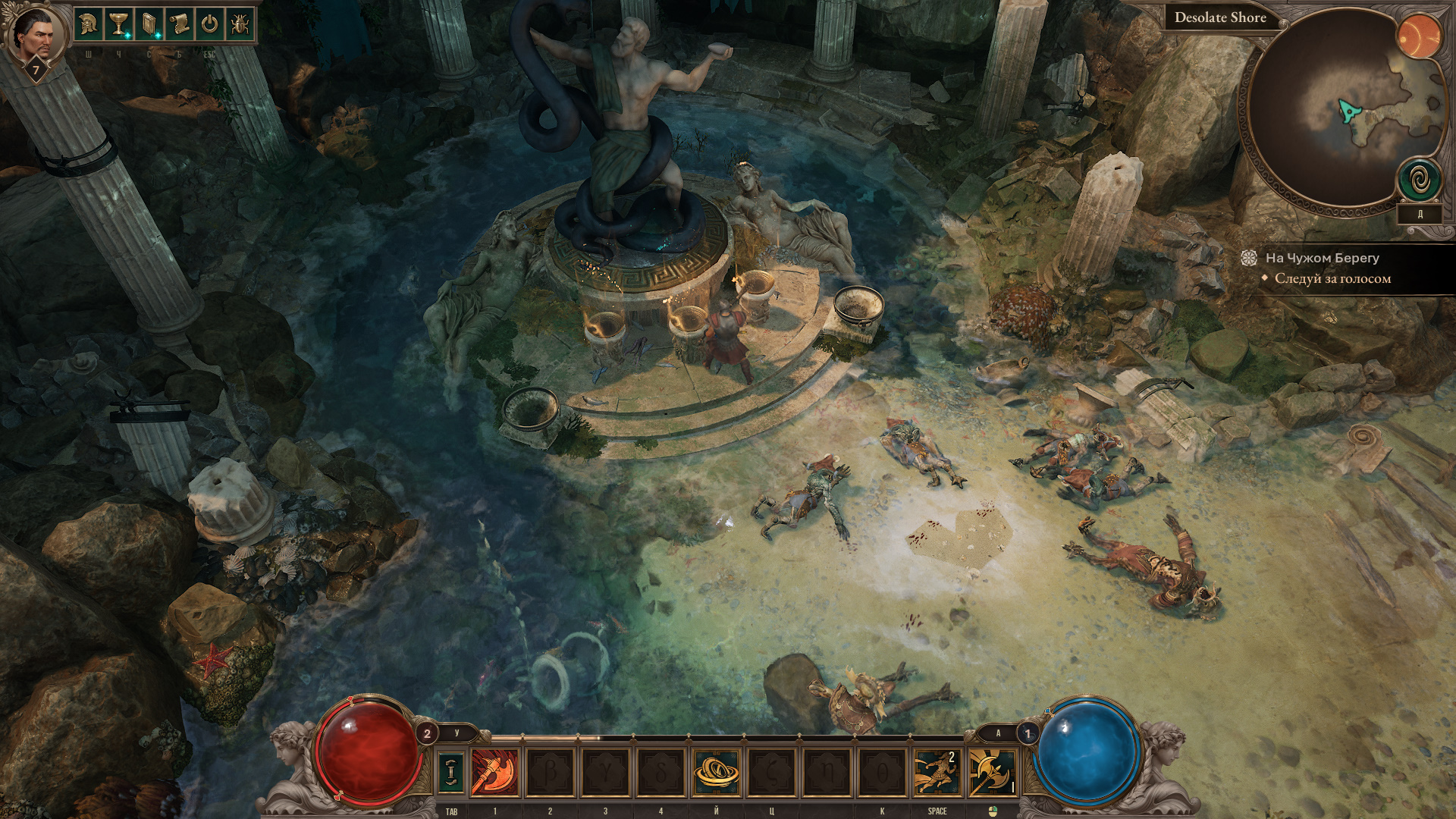Report a bug with the beetle icon
This screenshot has width=1456, height=819.
pos(240,25)
